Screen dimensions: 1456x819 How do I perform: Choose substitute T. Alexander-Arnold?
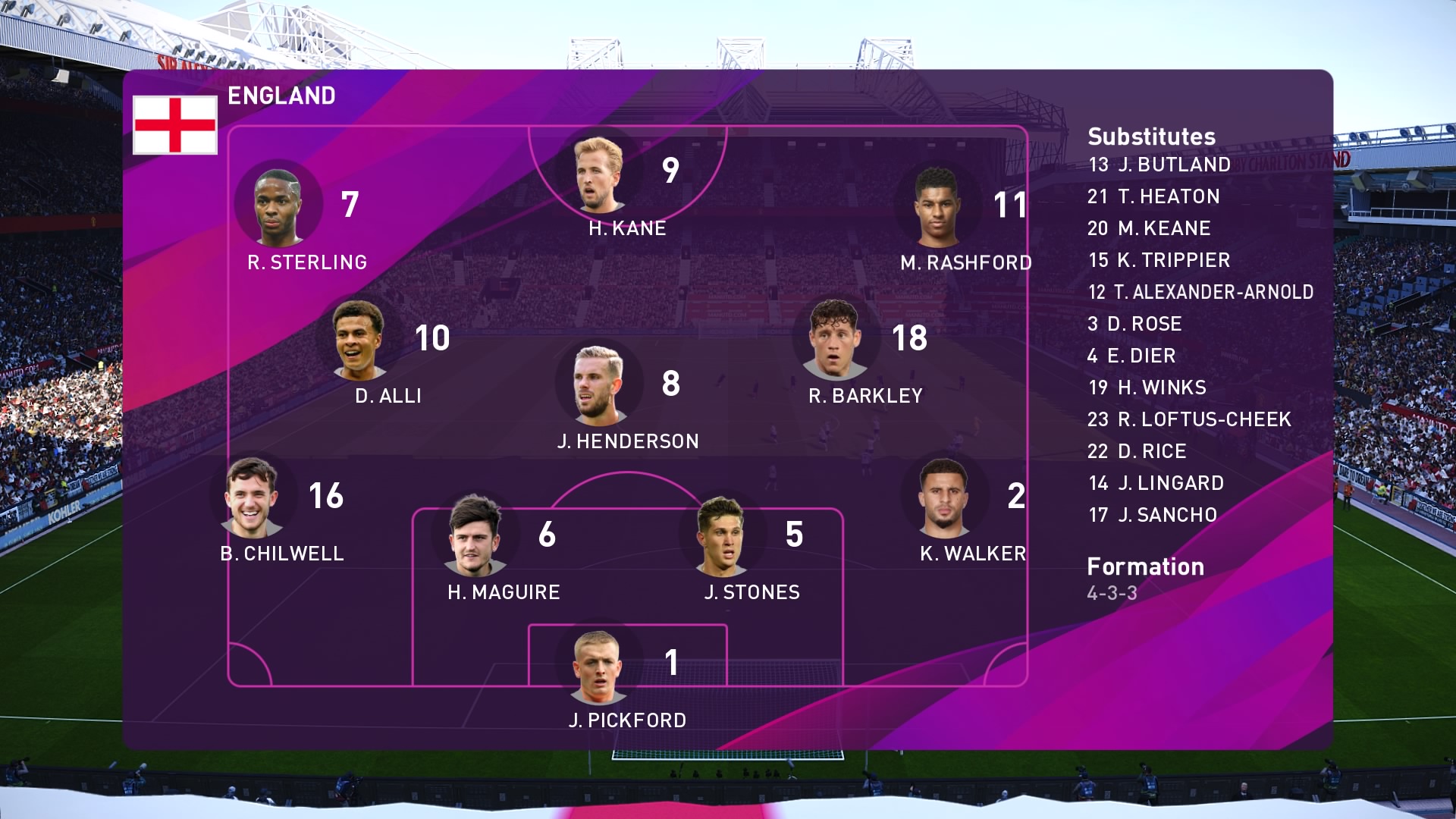tap(1200, 292)
